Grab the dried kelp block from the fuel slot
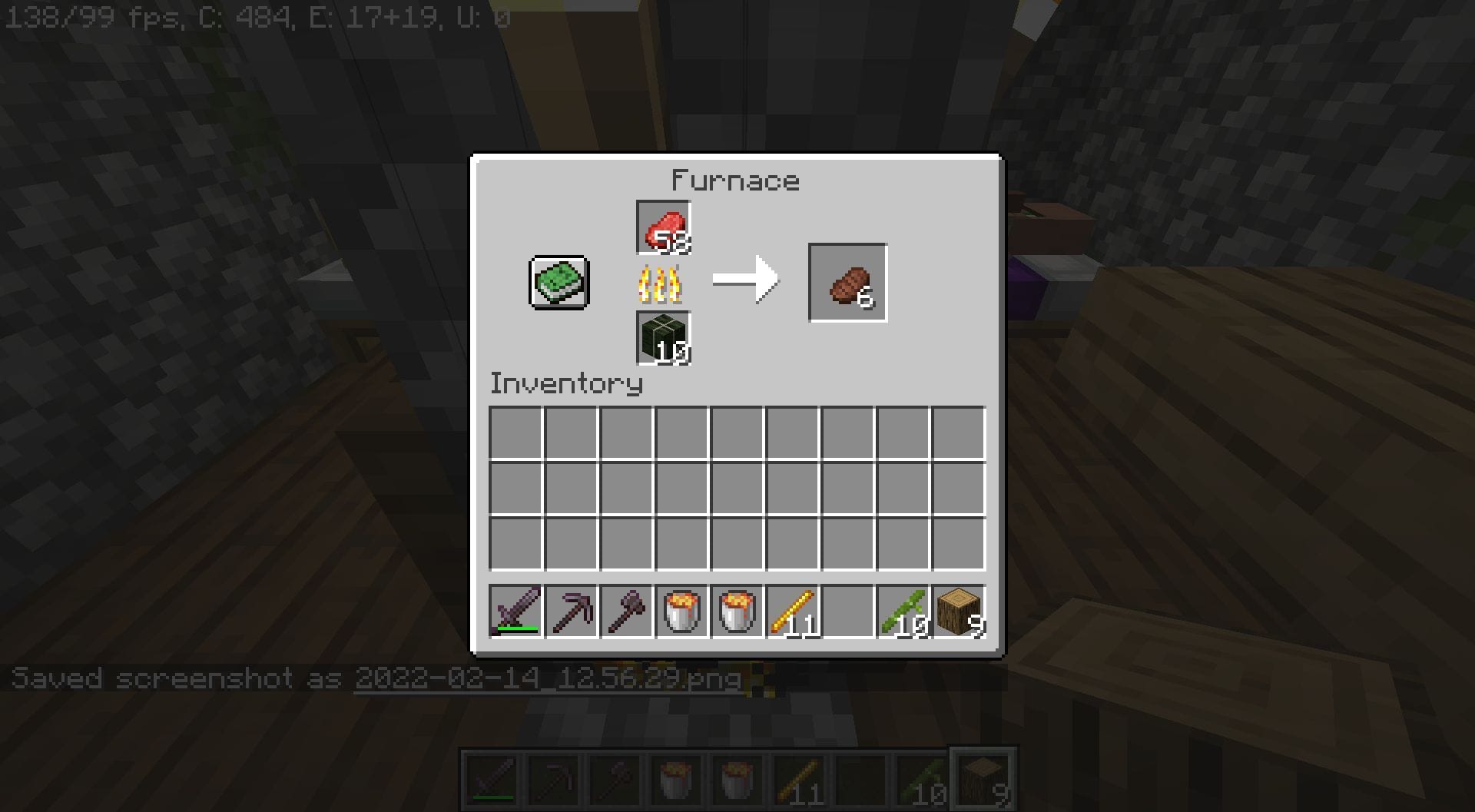This screenshot has height=812, width=1475. [x=663, y=338]
